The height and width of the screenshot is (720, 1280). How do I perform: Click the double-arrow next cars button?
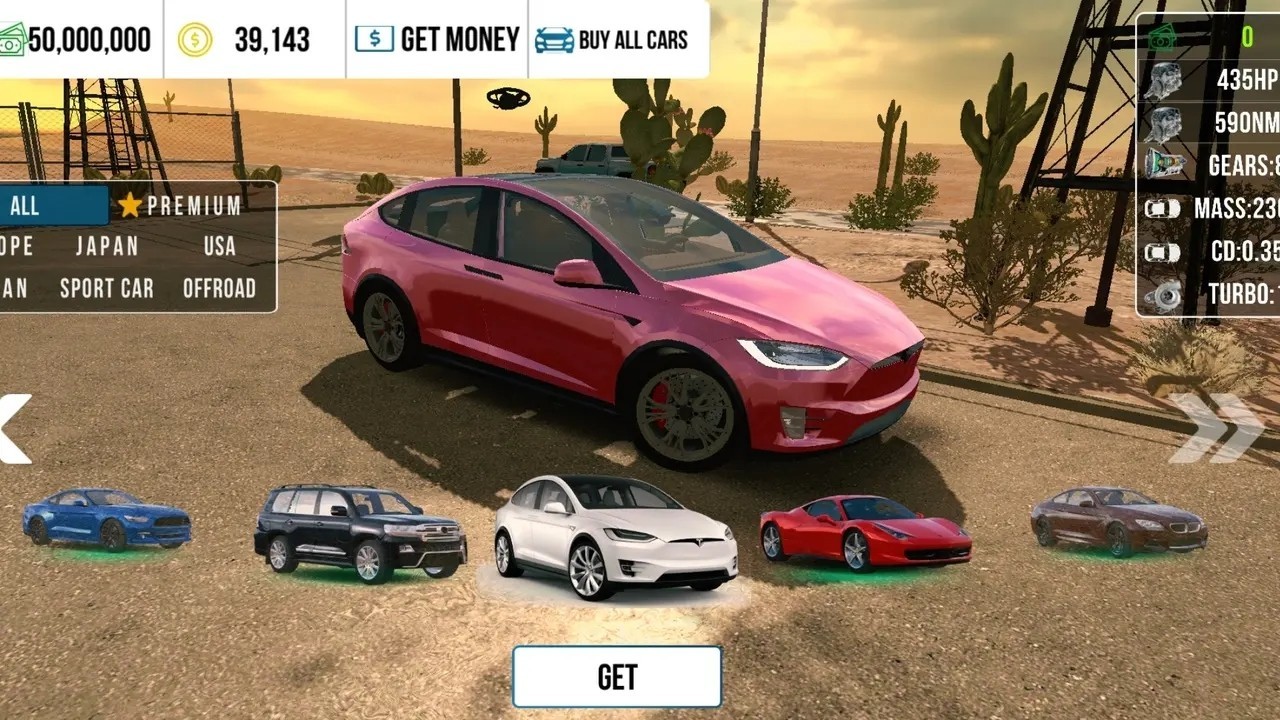click(x=1216, y=429)
